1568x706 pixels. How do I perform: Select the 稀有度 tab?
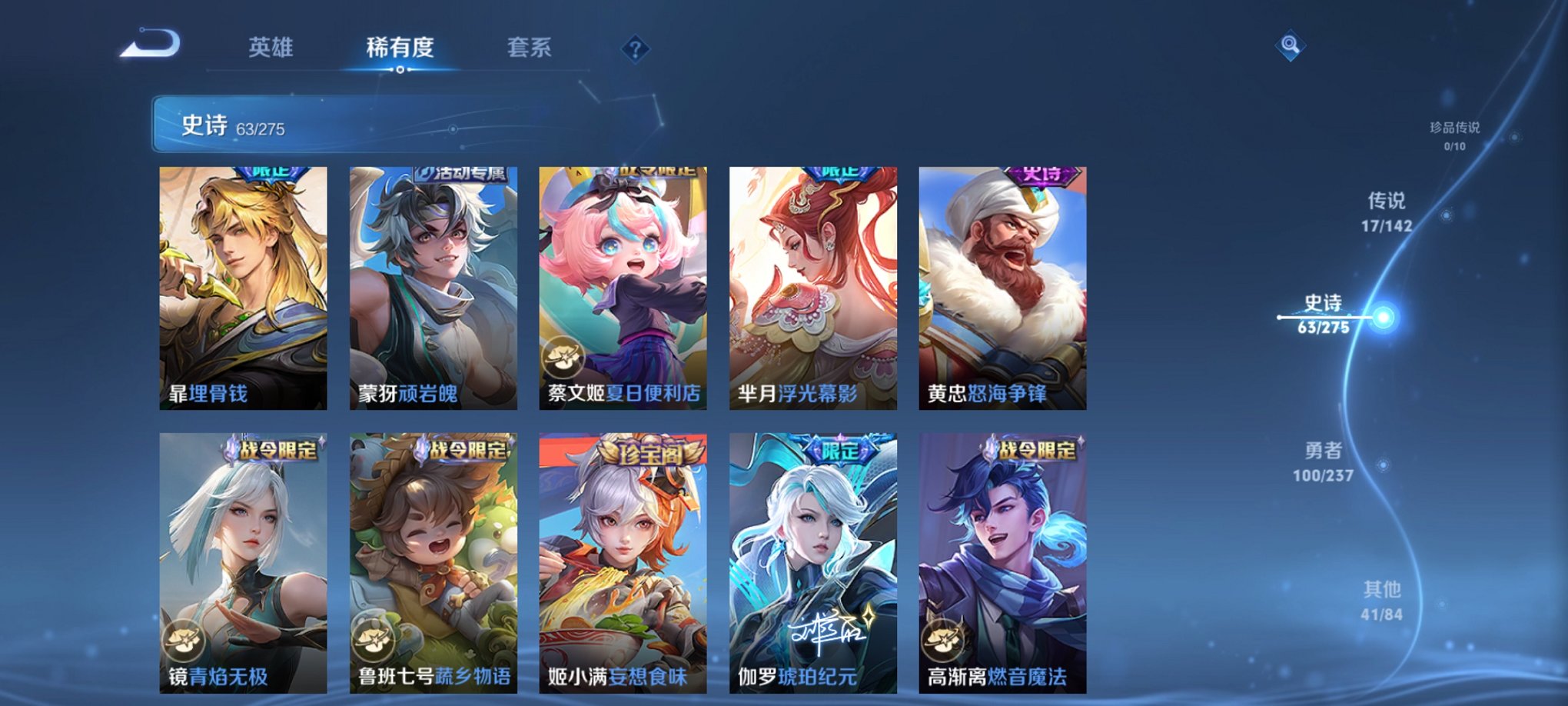pos(400,48)
